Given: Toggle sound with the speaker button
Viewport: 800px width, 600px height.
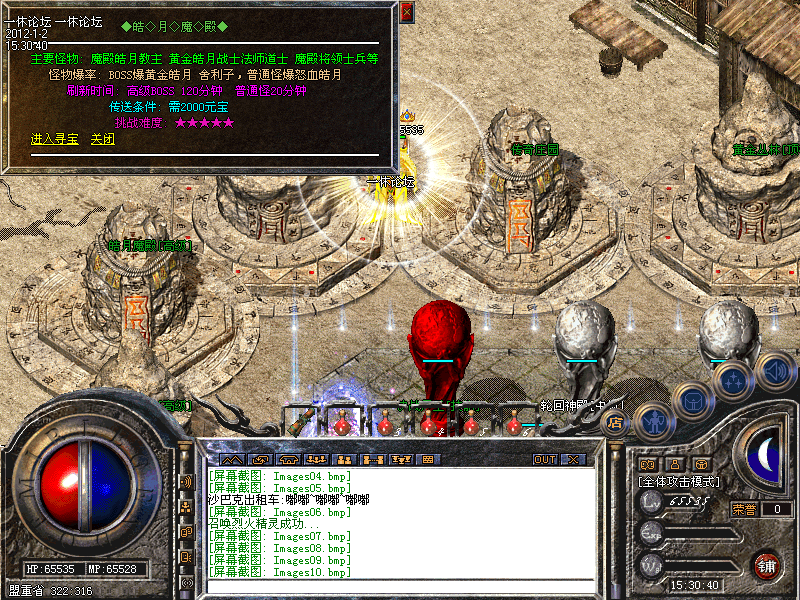Looking at the screenshot, I should (774, 371).
